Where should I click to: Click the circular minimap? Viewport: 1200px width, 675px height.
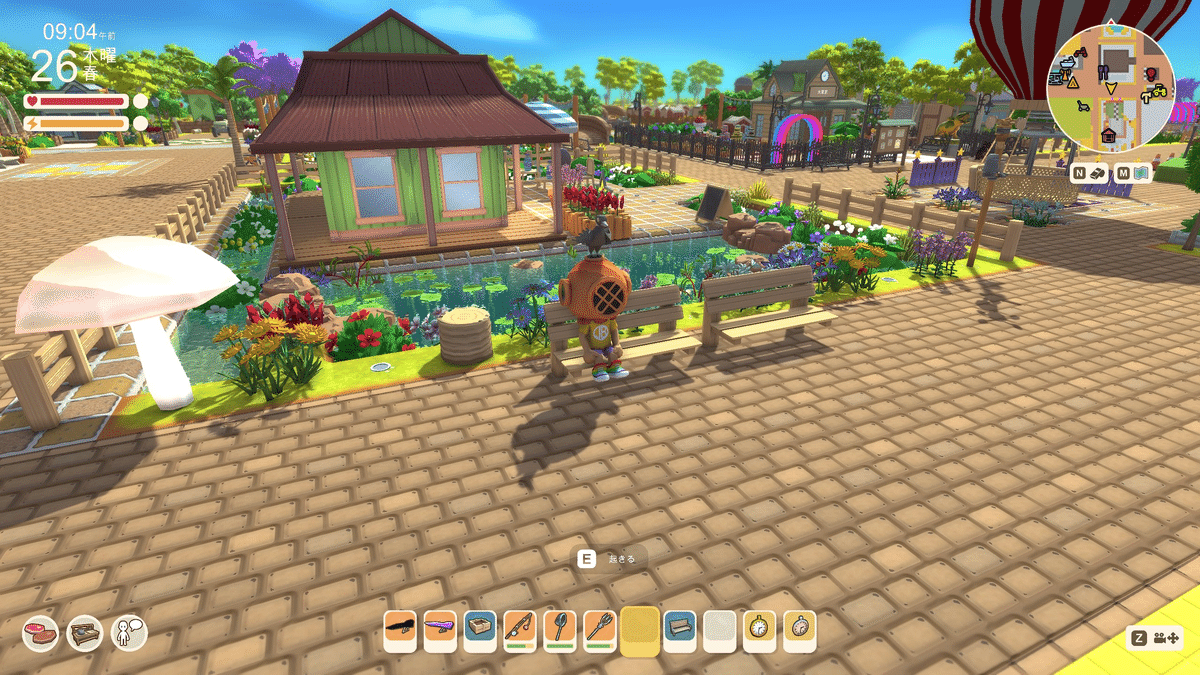tap(1110, 84)
